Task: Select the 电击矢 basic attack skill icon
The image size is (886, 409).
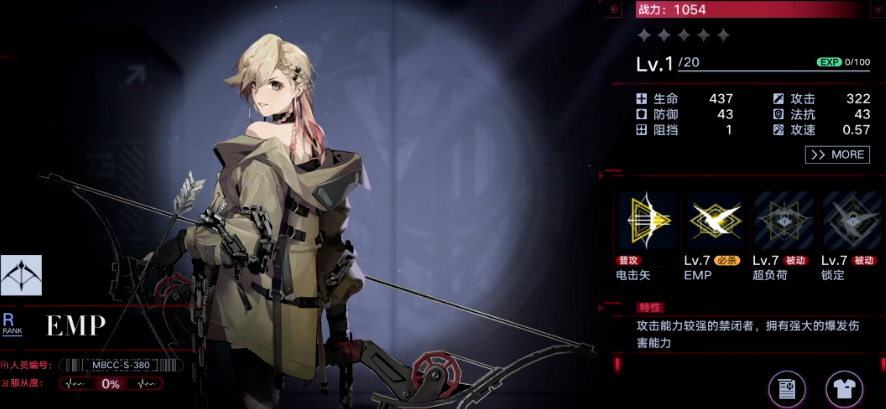Action: coord(646,222)
